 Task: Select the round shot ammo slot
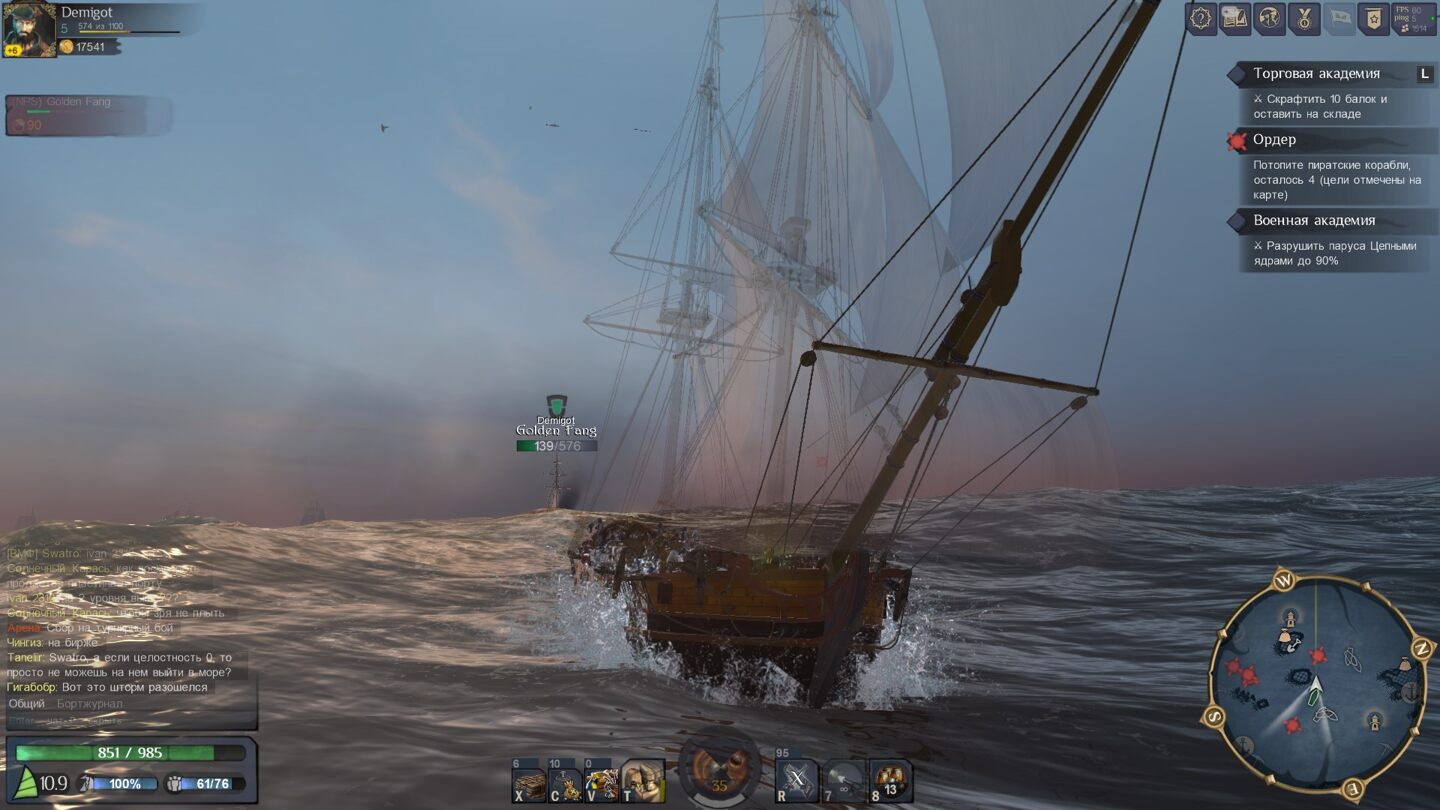(x=843, y=782)
